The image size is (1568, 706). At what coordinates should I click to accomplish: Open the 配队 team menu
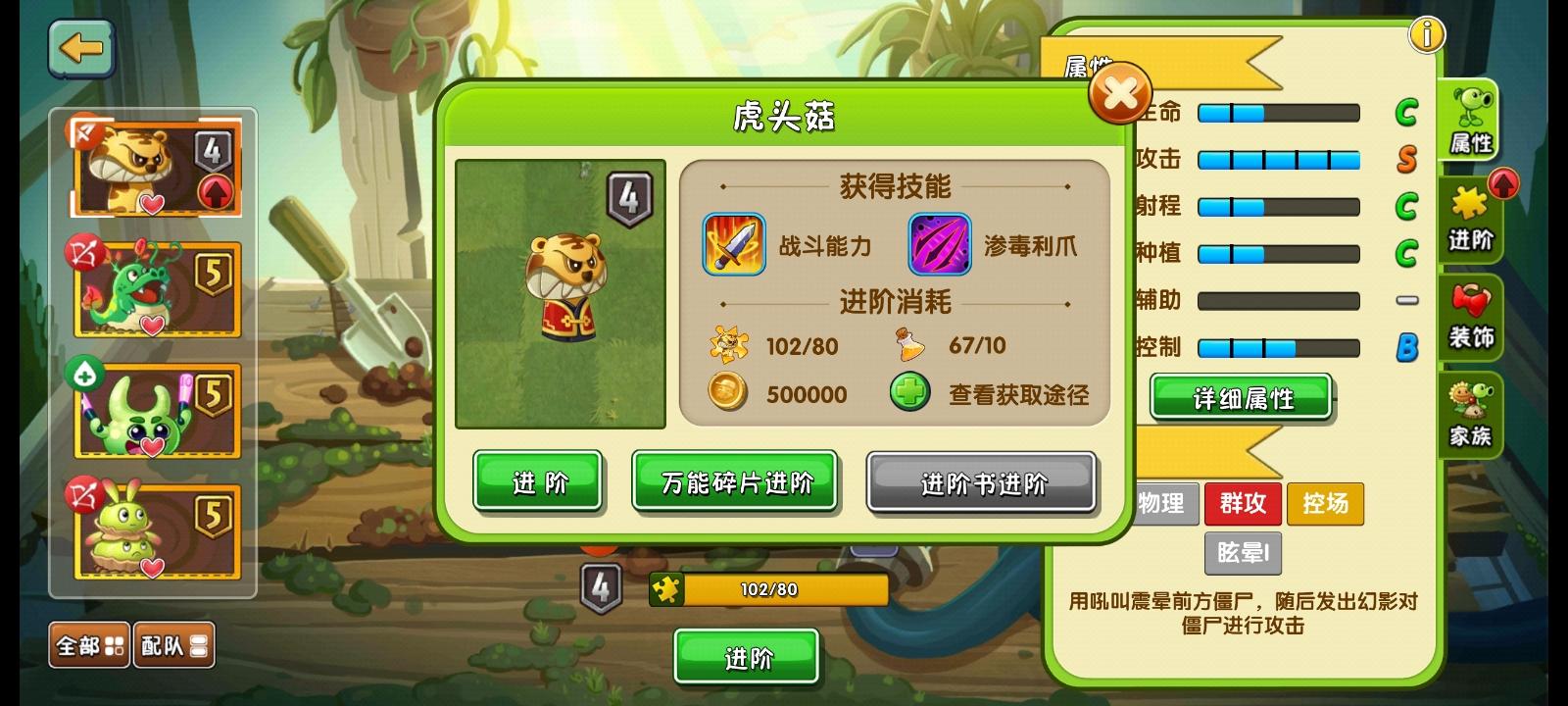(174, 645)
